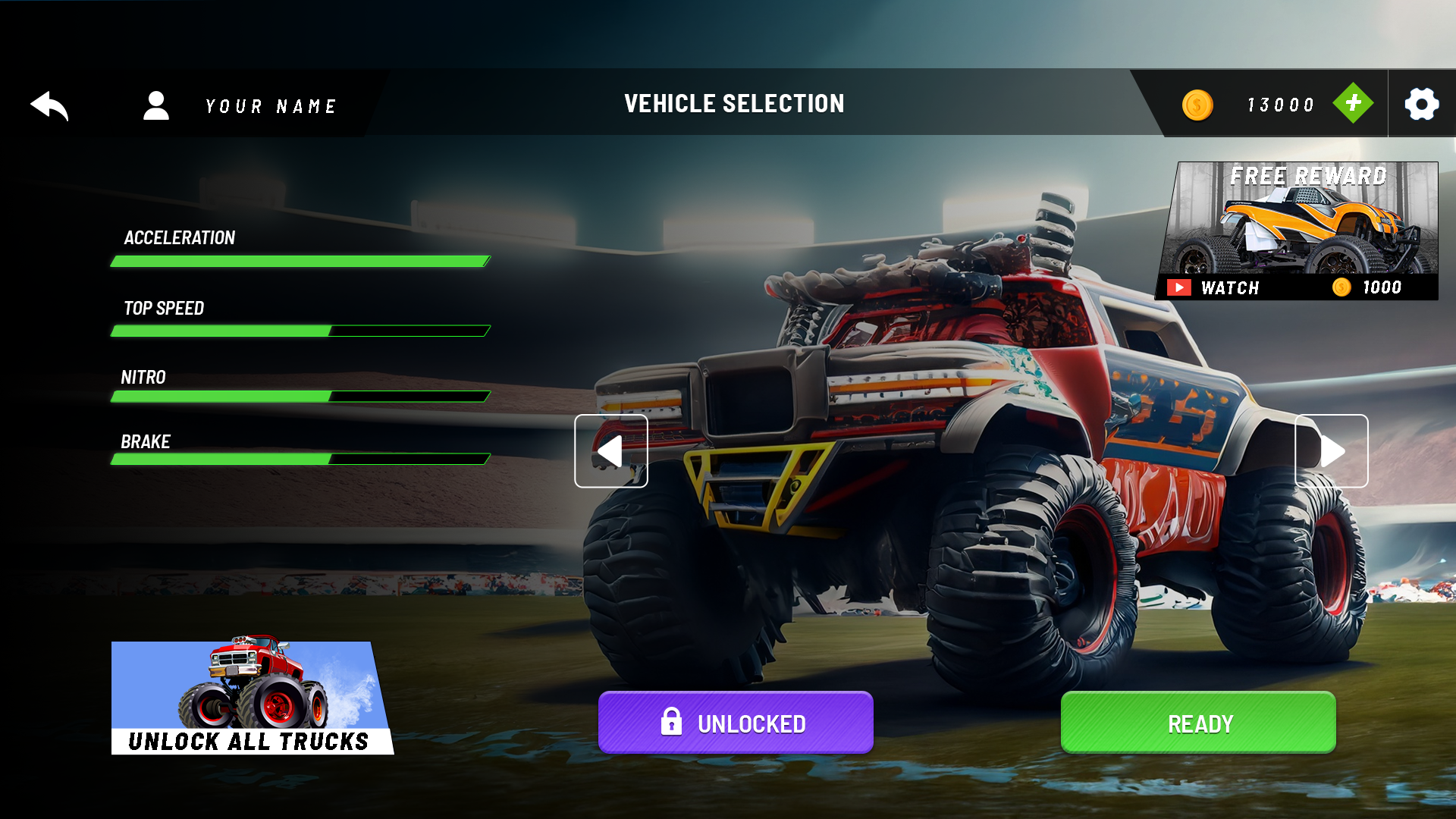Open the player profile icon
The image size is (1456, 819).
[157, 105]
